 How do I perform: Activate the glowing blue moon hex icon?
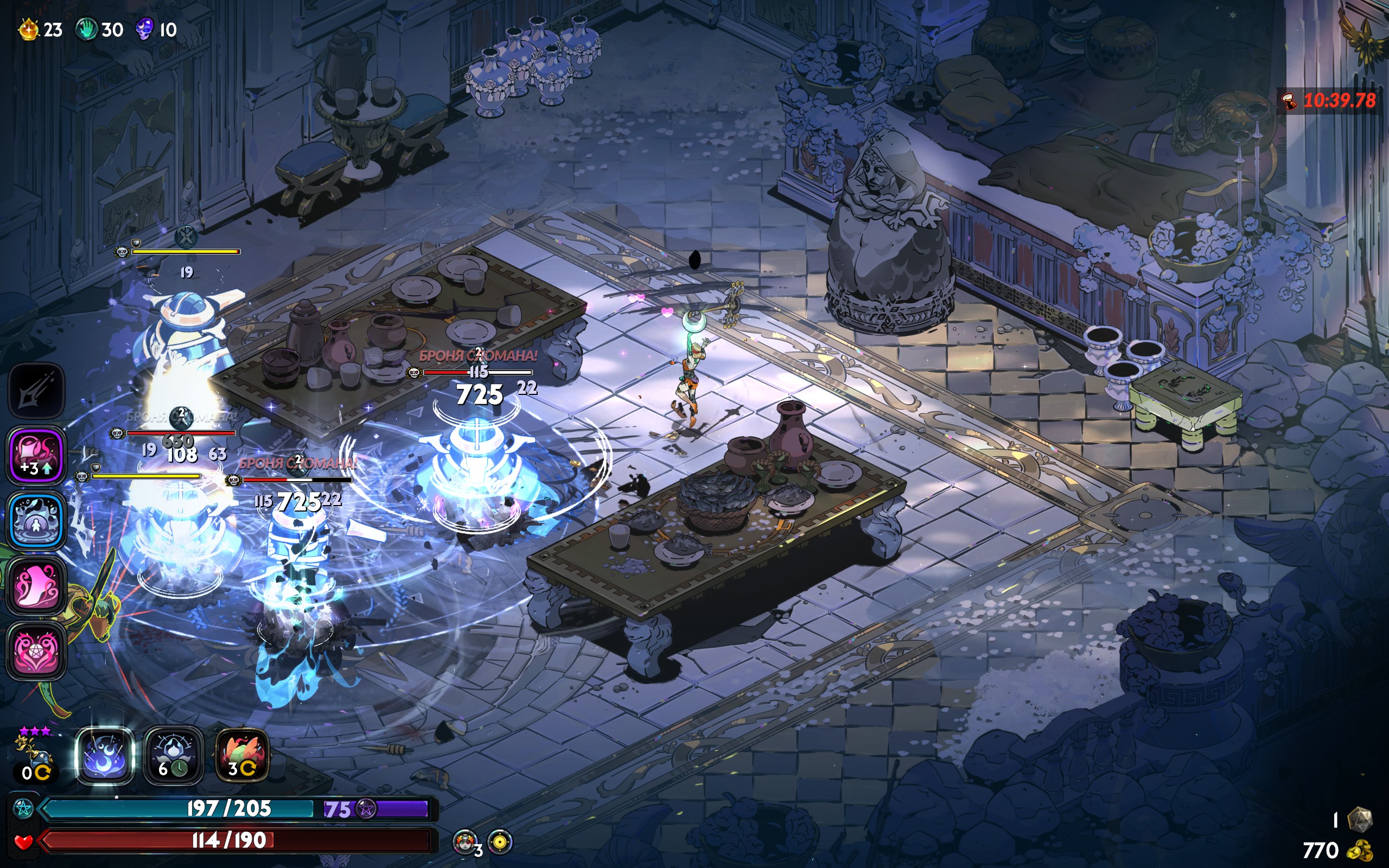coord(105,756)
